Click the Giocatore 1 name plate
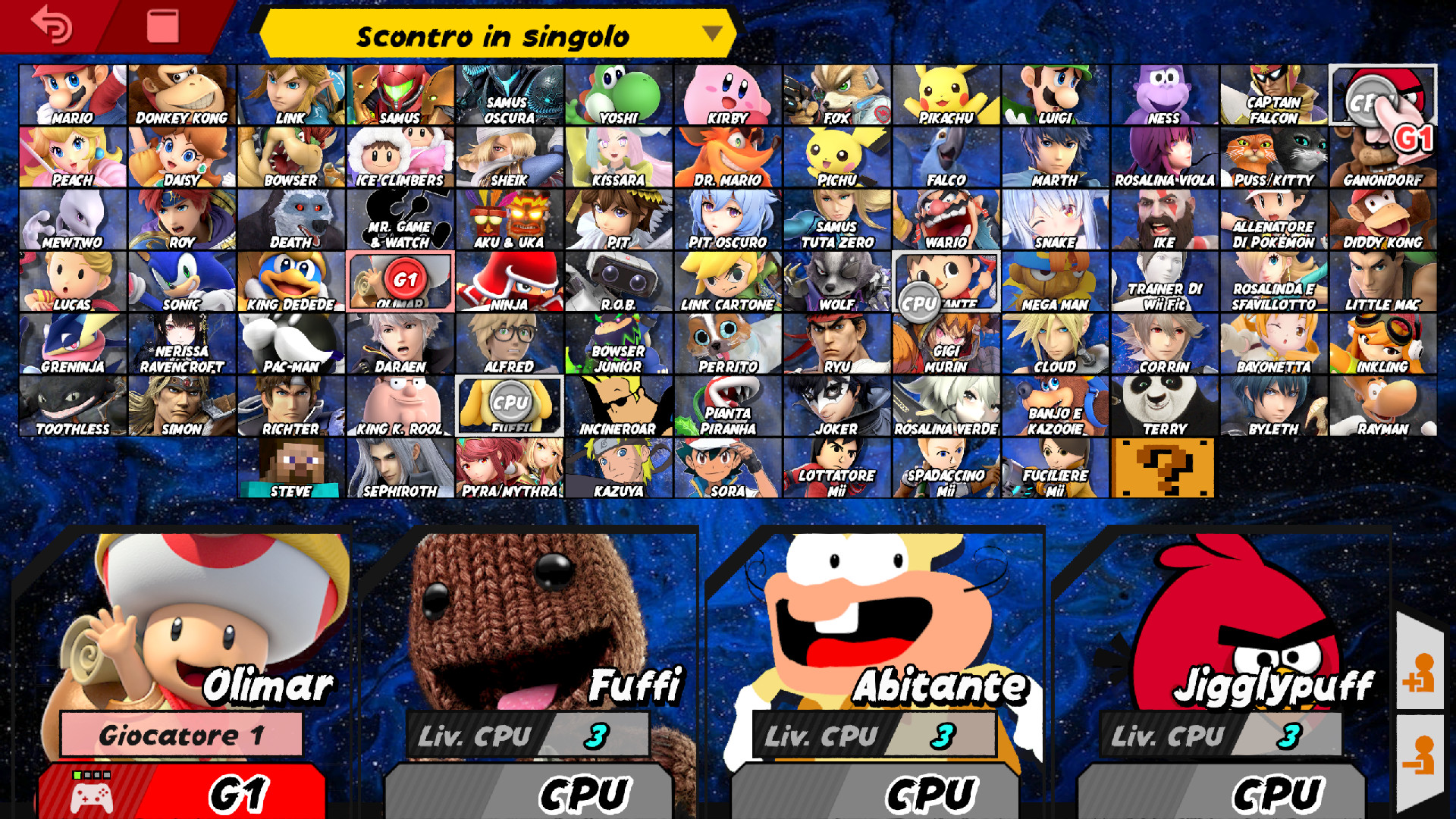Image resolution: width=1456 pixels, height=819 pixels. [x=180, y=735]
